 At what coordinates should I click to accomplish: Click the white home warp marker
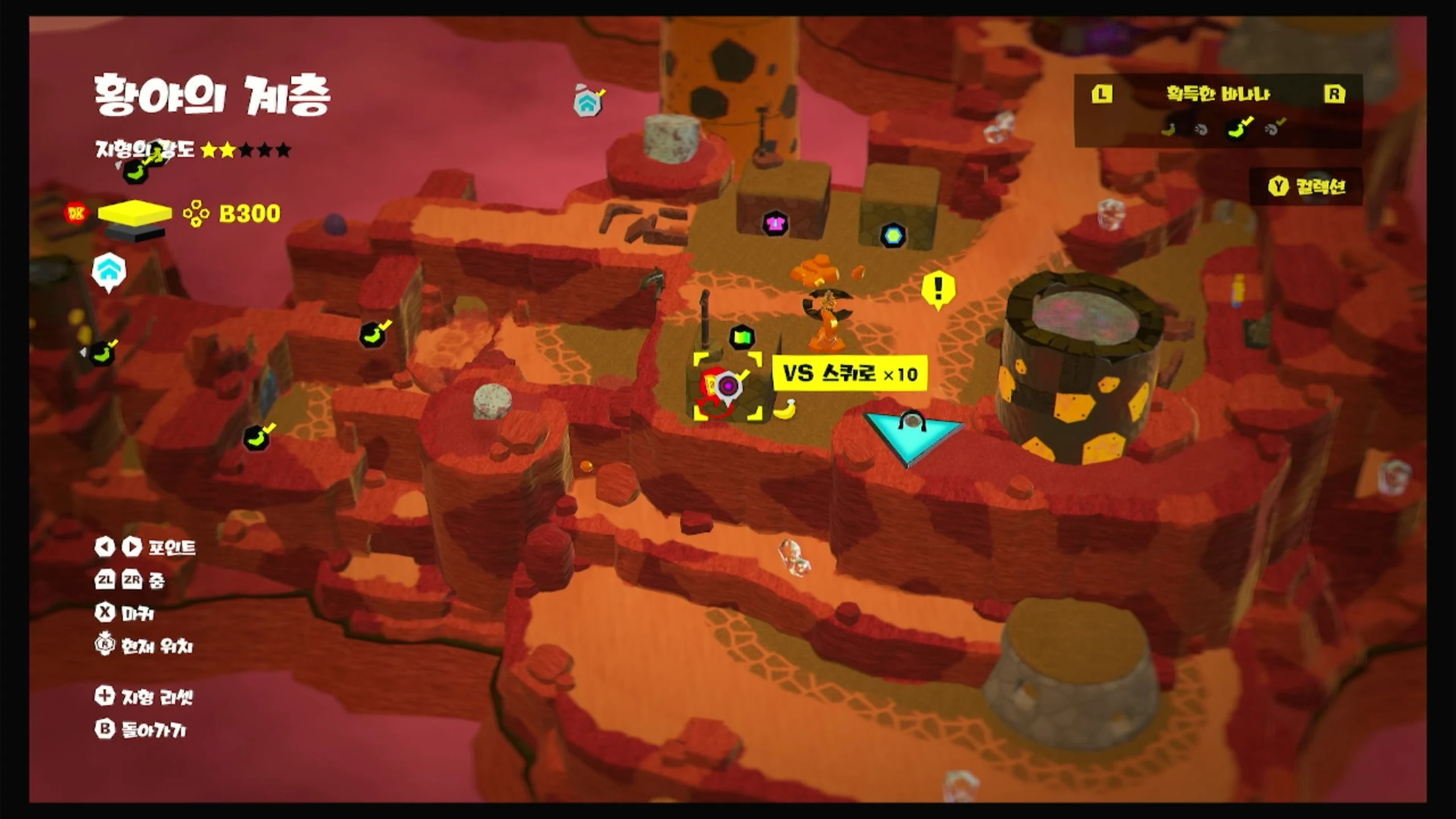(109, 271)
